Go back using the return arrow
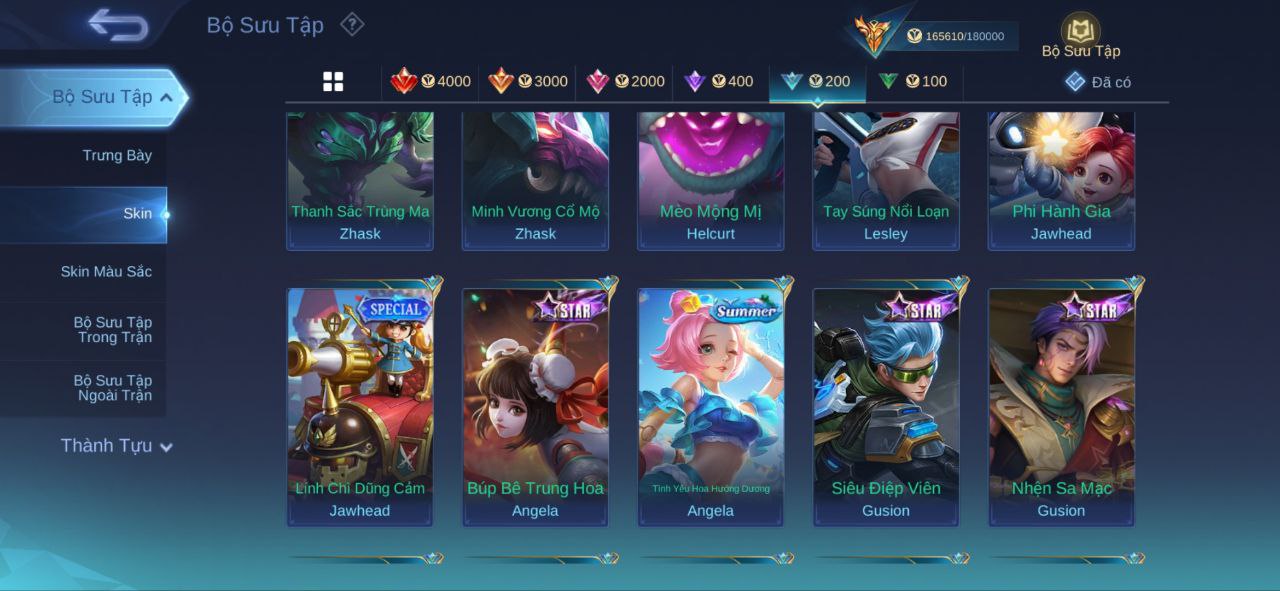1280x591 pixels. coord(118,25)
